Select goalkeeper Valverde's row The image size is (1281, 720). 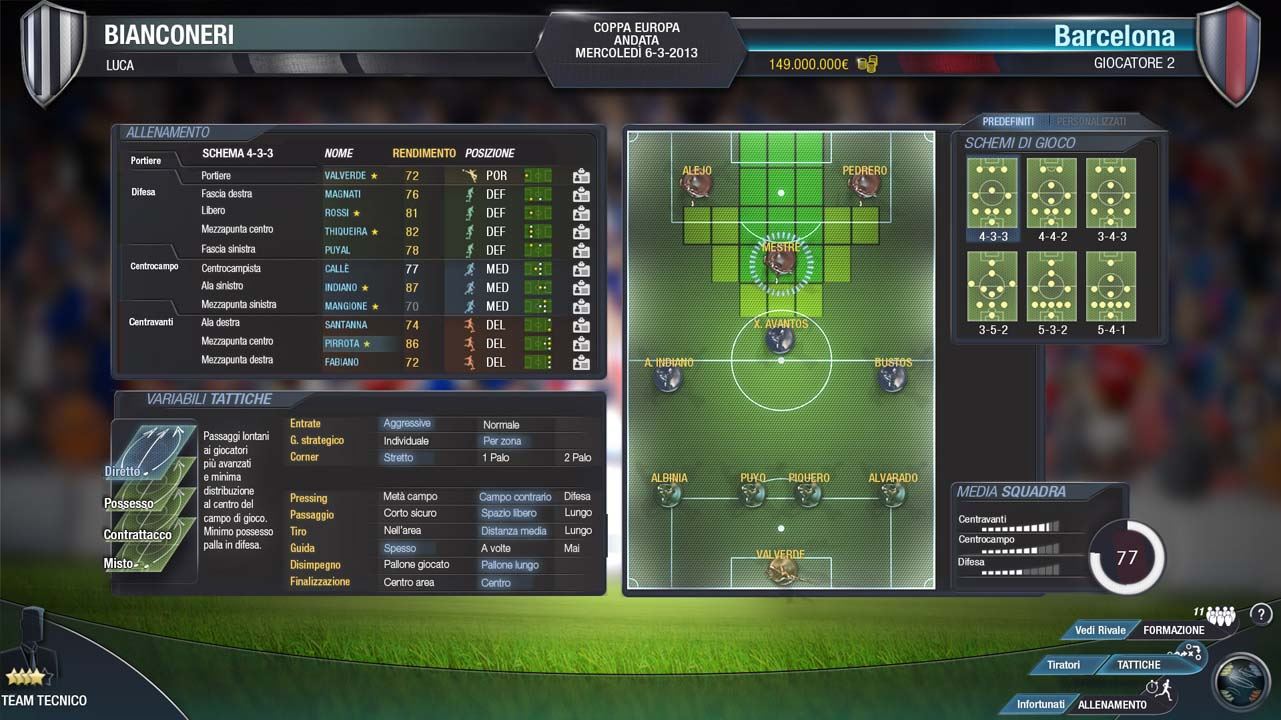point(345,175)
